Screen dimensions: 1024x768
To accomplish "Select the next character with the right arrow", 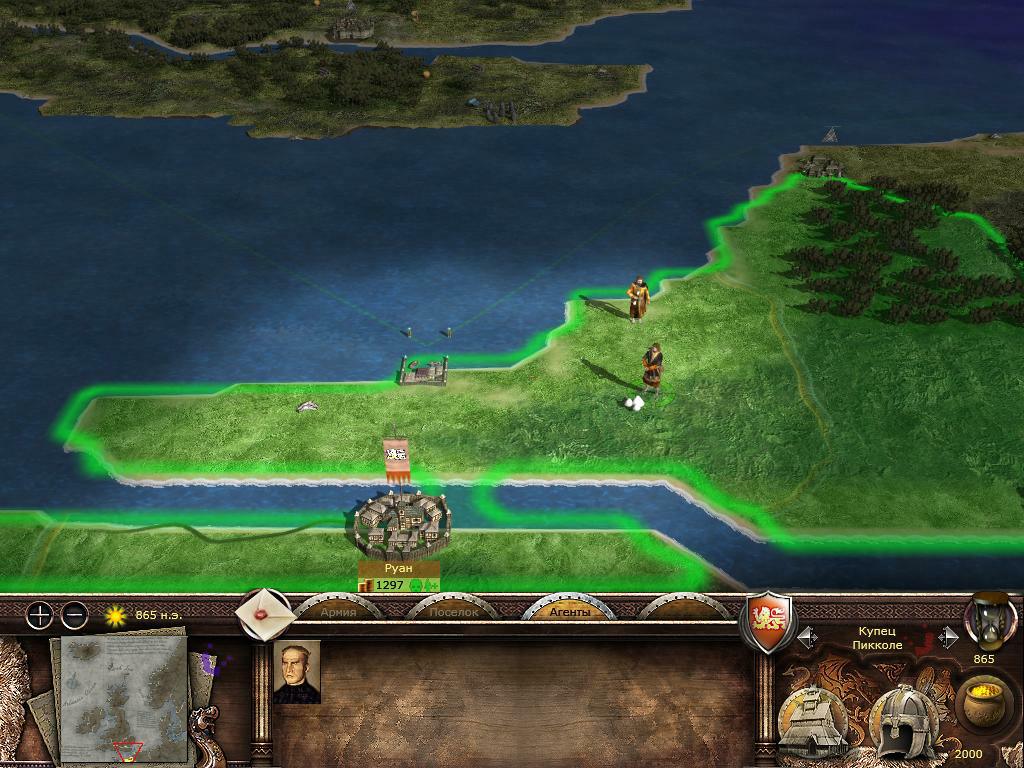I will tap(947, 636).
